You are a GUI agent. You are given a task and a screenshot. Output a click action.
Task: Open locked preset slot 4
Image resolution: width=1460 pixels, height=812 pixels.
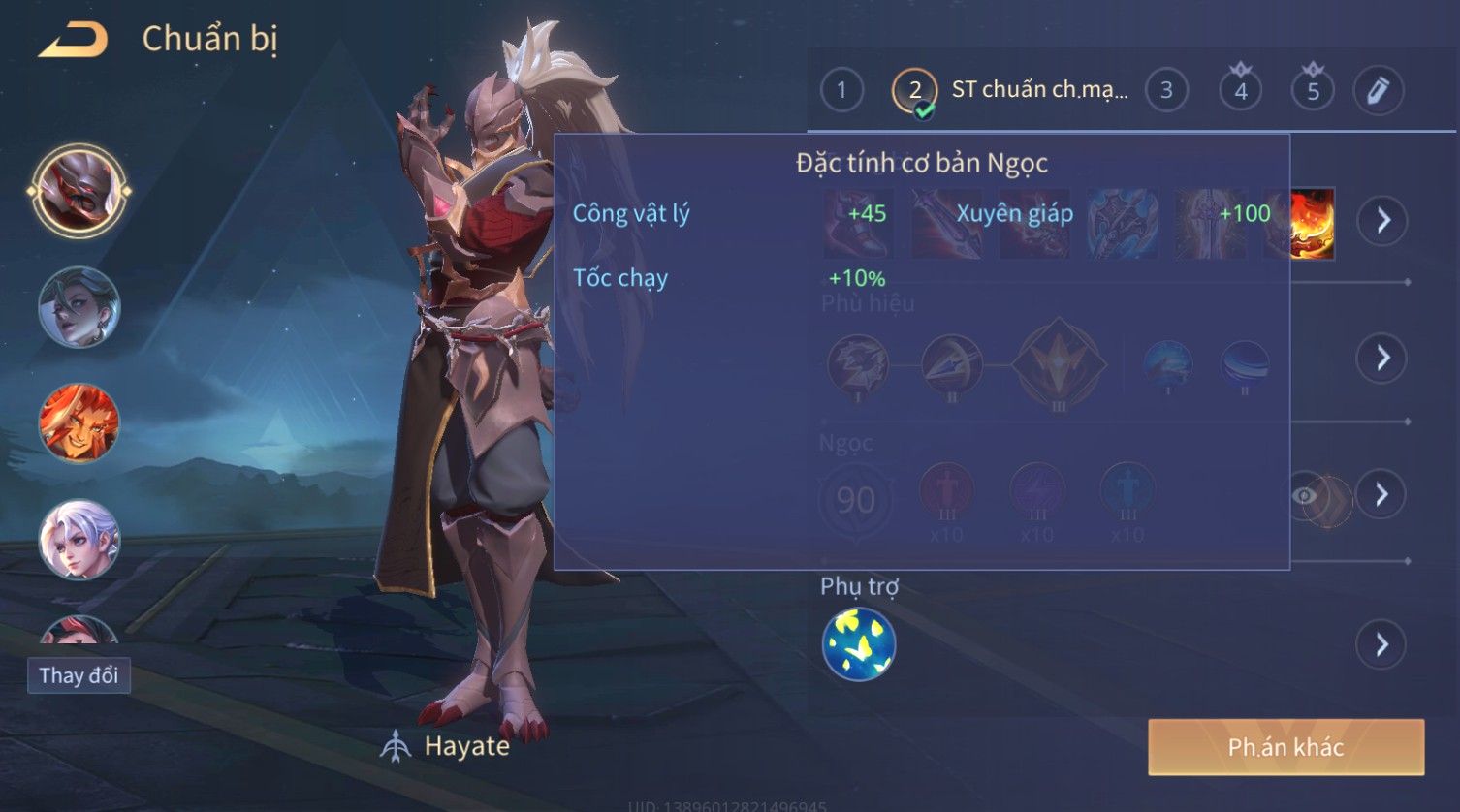click(x=1241, y=91)
